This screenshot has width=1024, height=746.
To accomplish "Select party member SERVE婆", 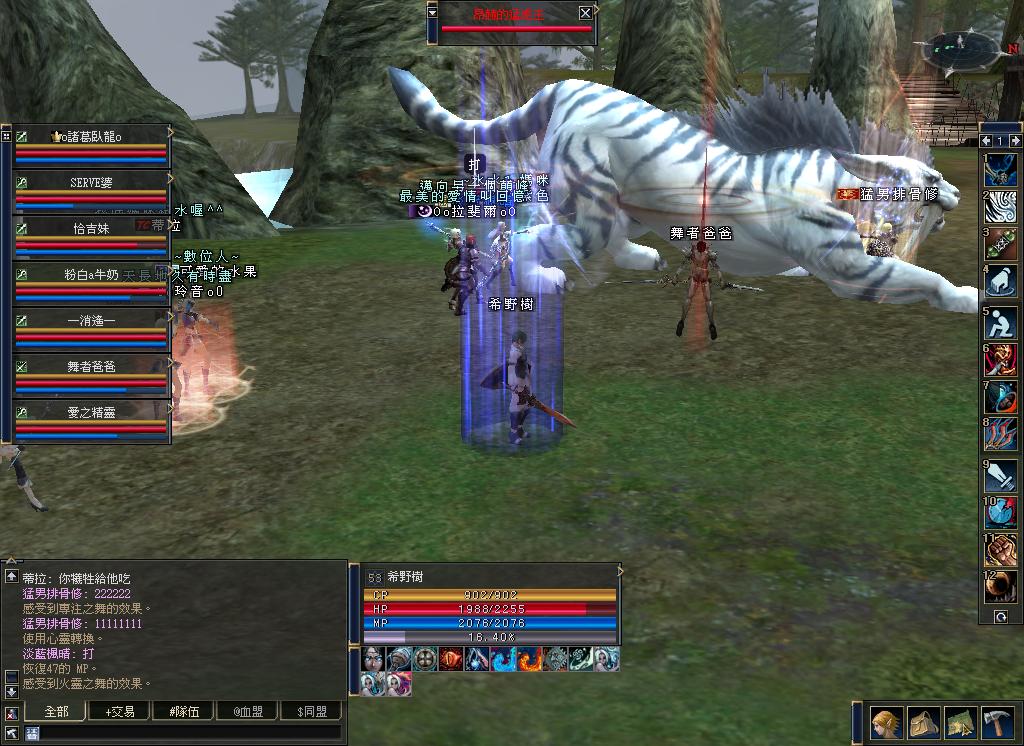I will (91, 183).
